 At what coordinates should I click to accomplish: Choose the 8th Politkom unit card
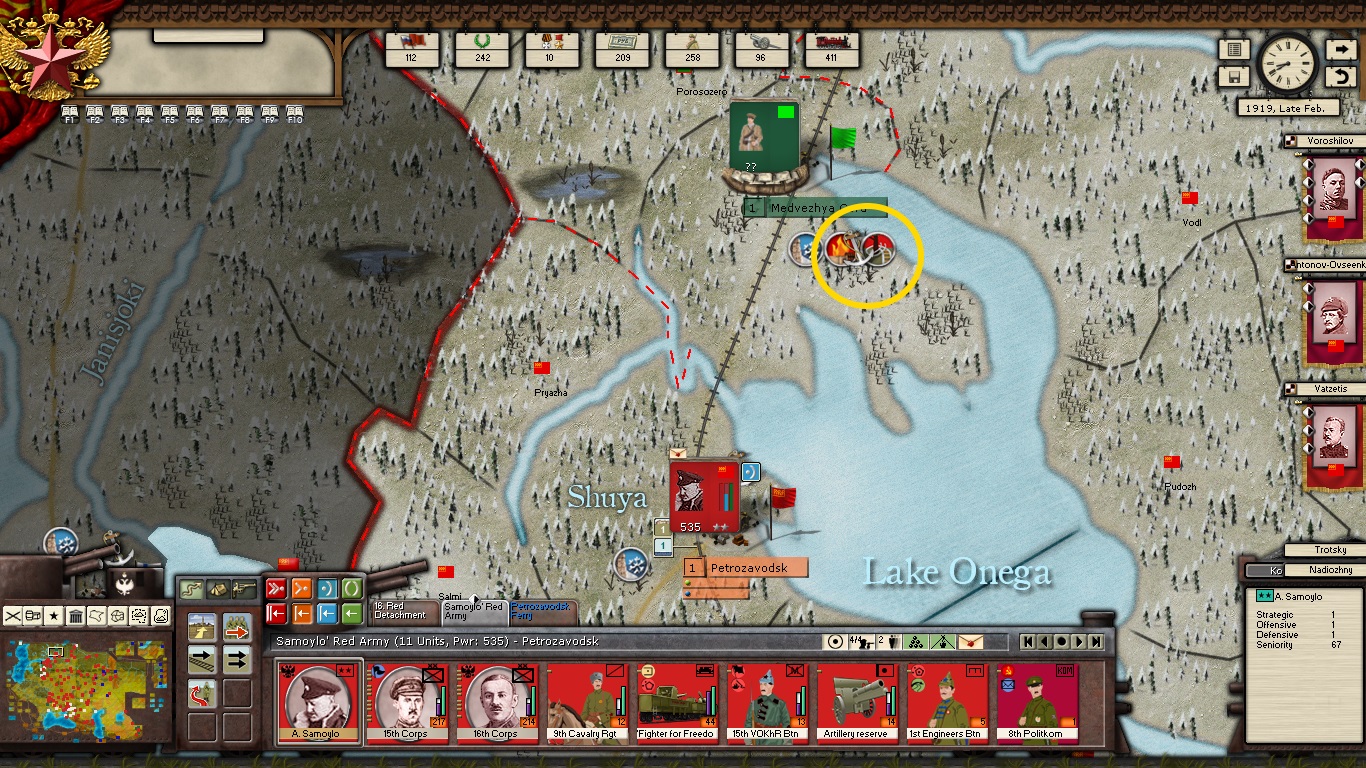(x=1037, y=702)
